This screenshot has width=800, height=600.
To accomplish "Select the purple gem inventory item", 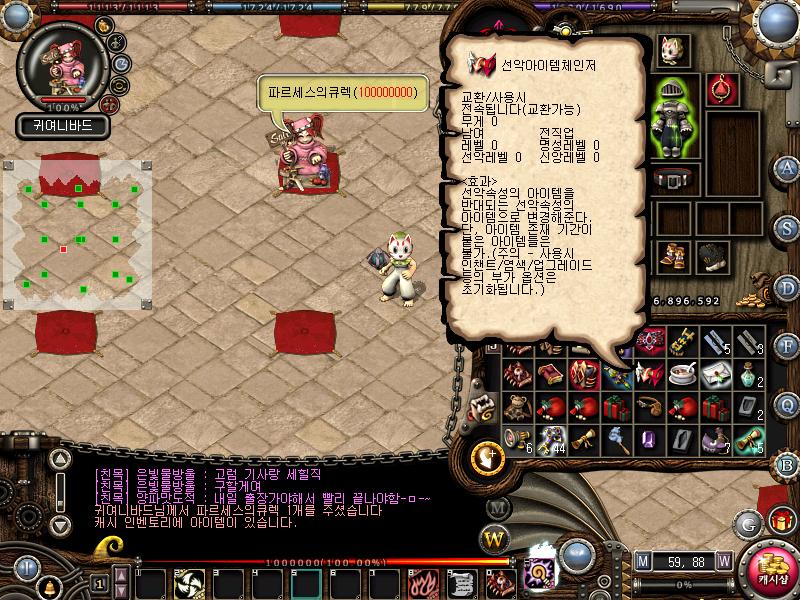I will pyautogui.click(x=648, y=440).
